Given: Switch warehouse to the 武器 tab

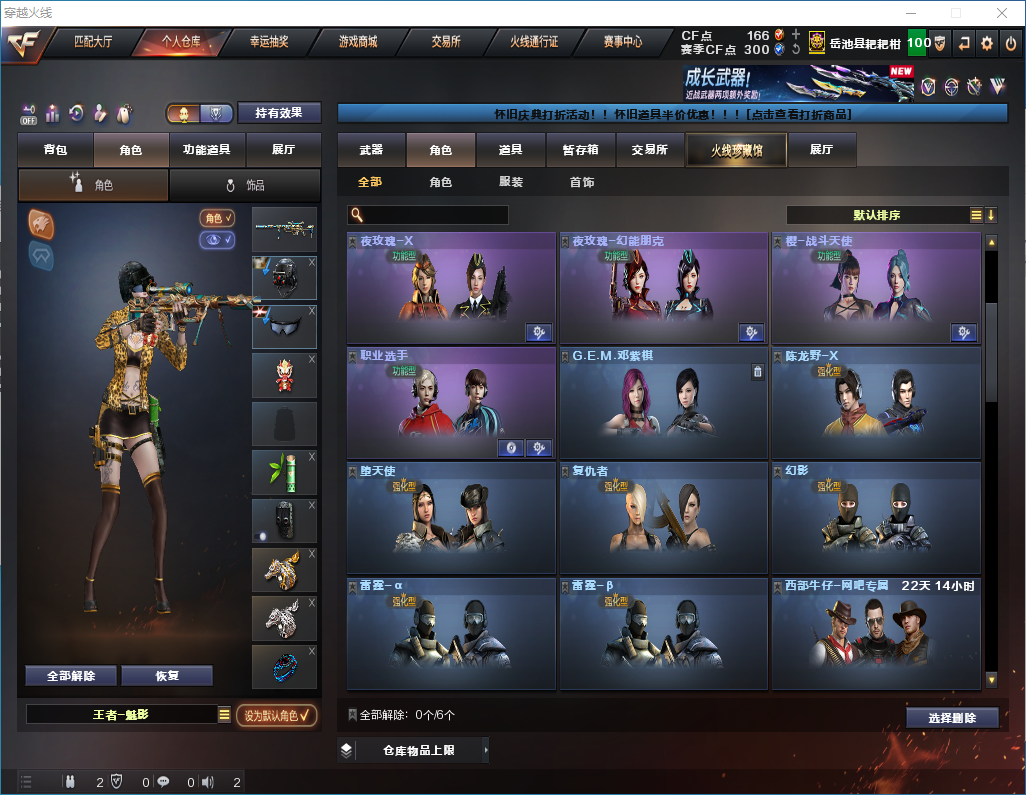Looking at the screenshot, I should (371, 150).
